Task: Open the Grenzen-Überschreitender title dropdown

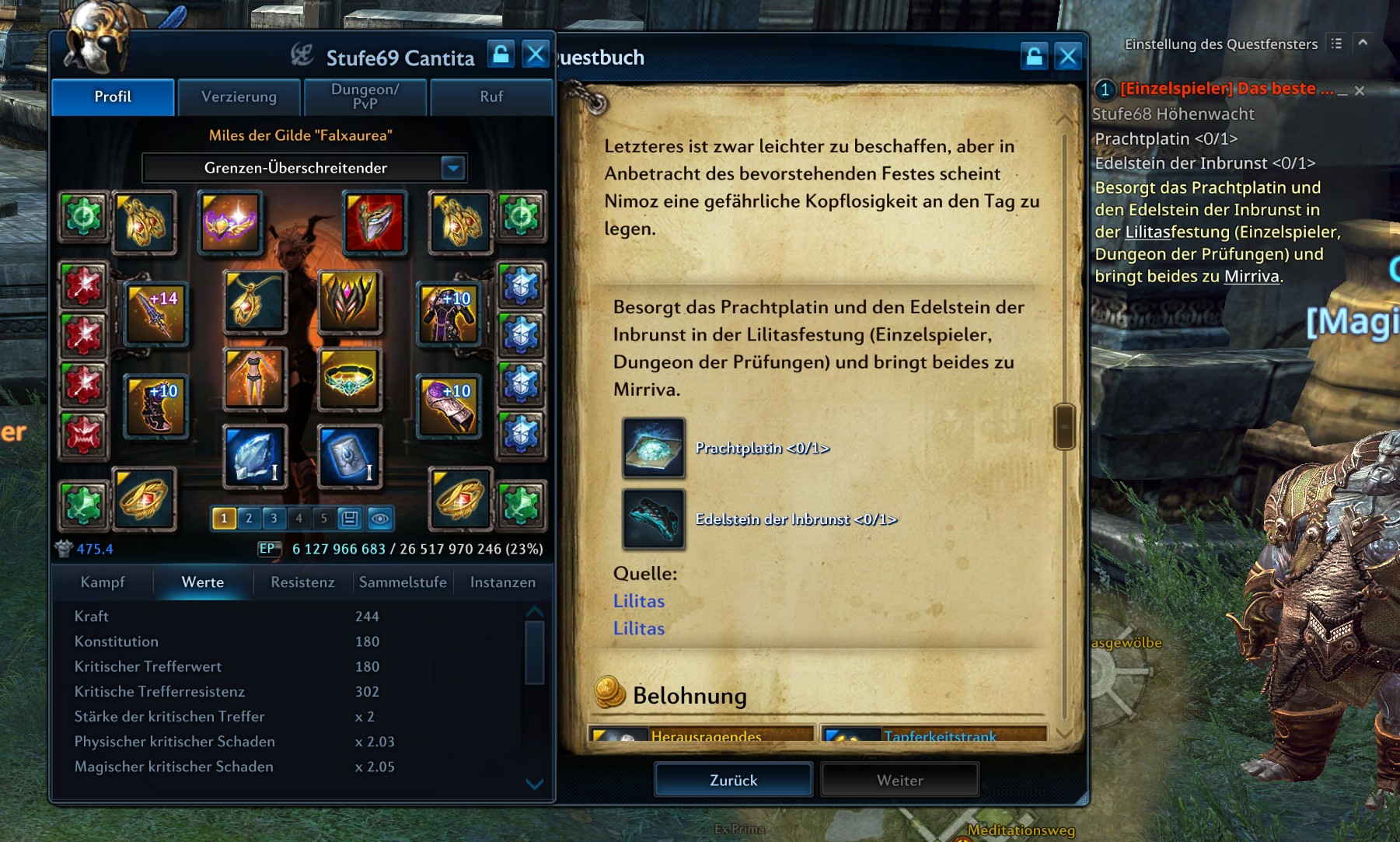Action: click(452, 167)
